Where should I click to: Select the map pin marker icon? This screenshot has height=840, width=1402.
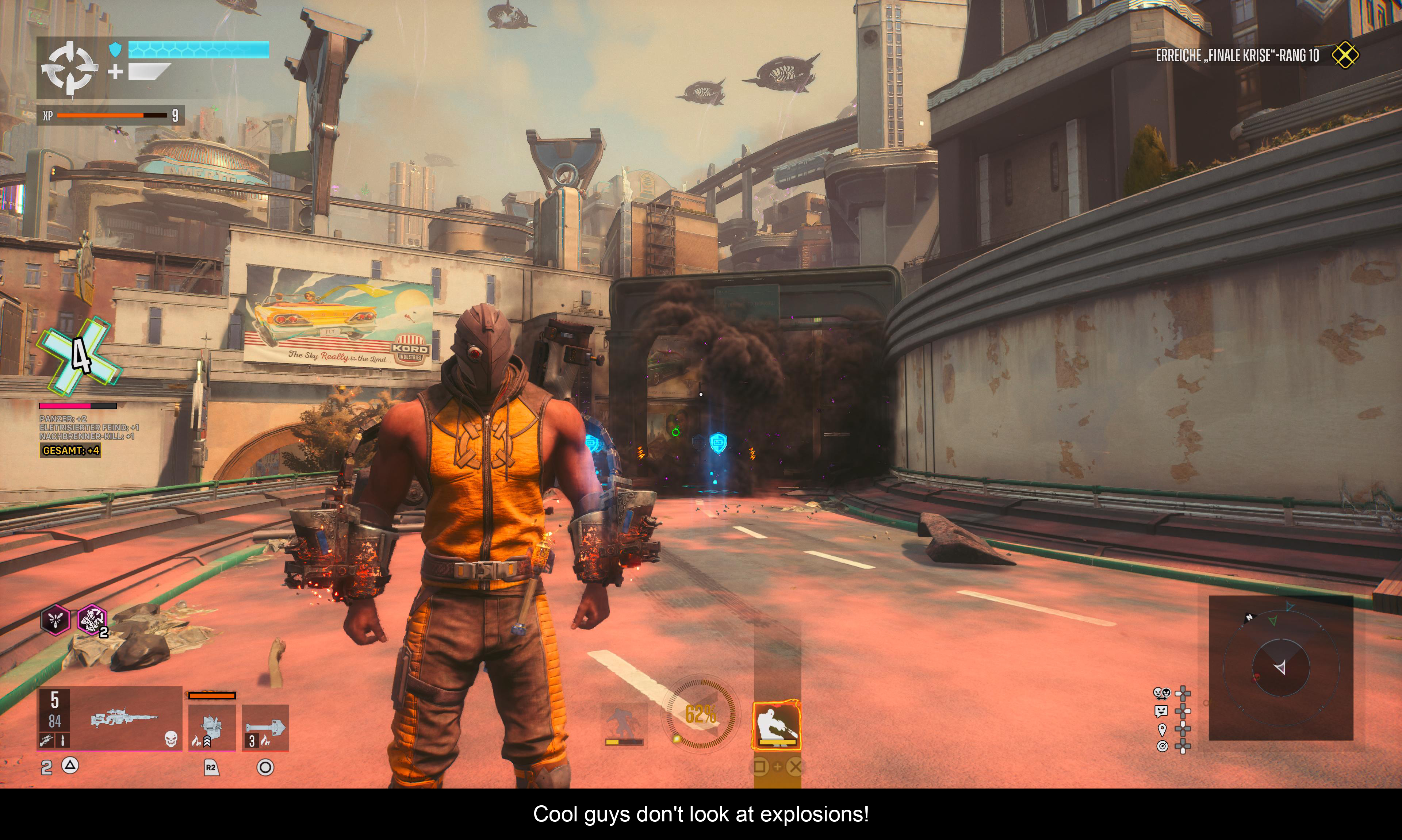pyautogui.click(x=1161, y=729)
